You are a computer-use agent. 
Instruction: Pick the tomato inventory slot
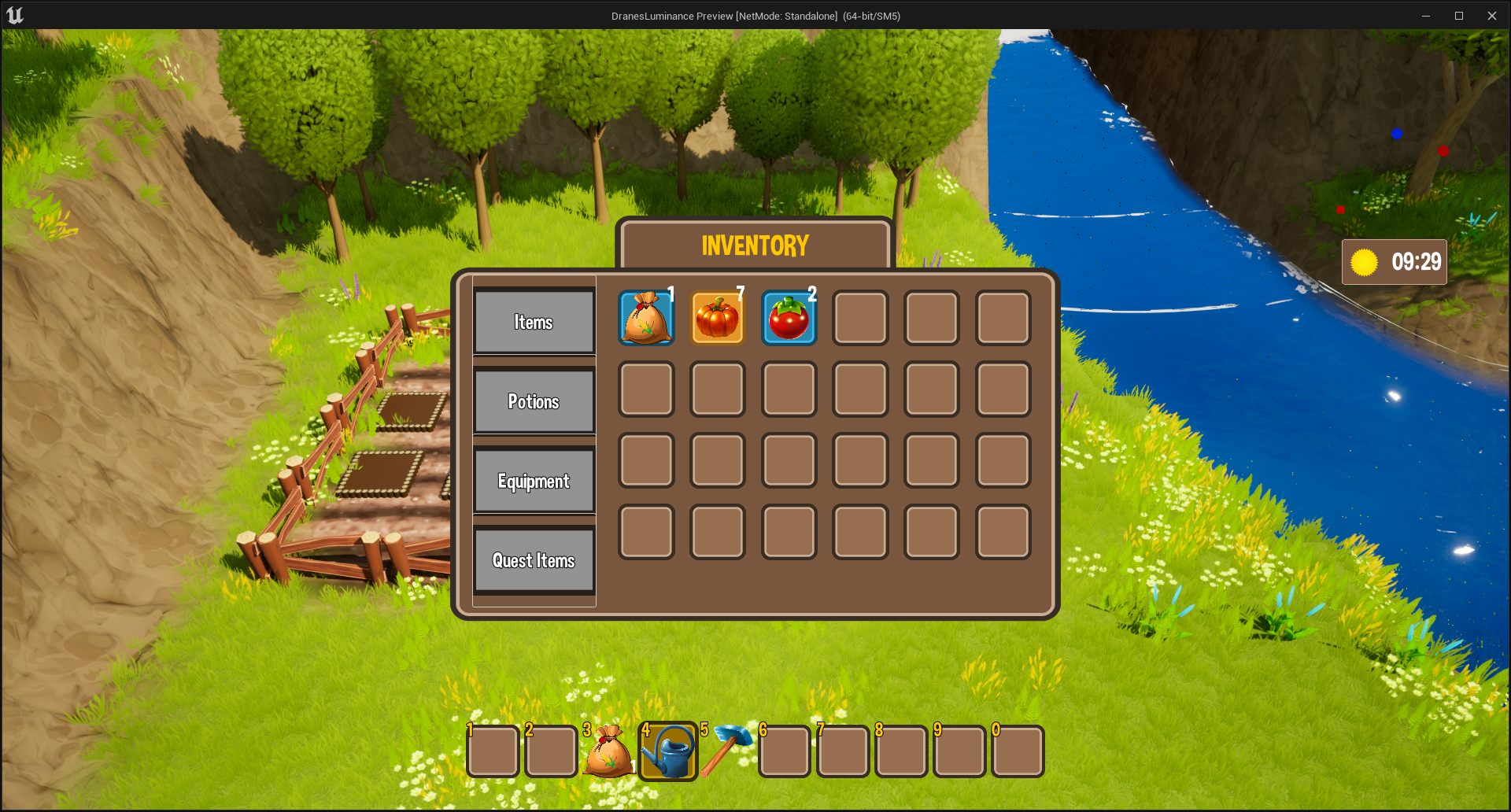pyautogui.click(x=789, y=318)
